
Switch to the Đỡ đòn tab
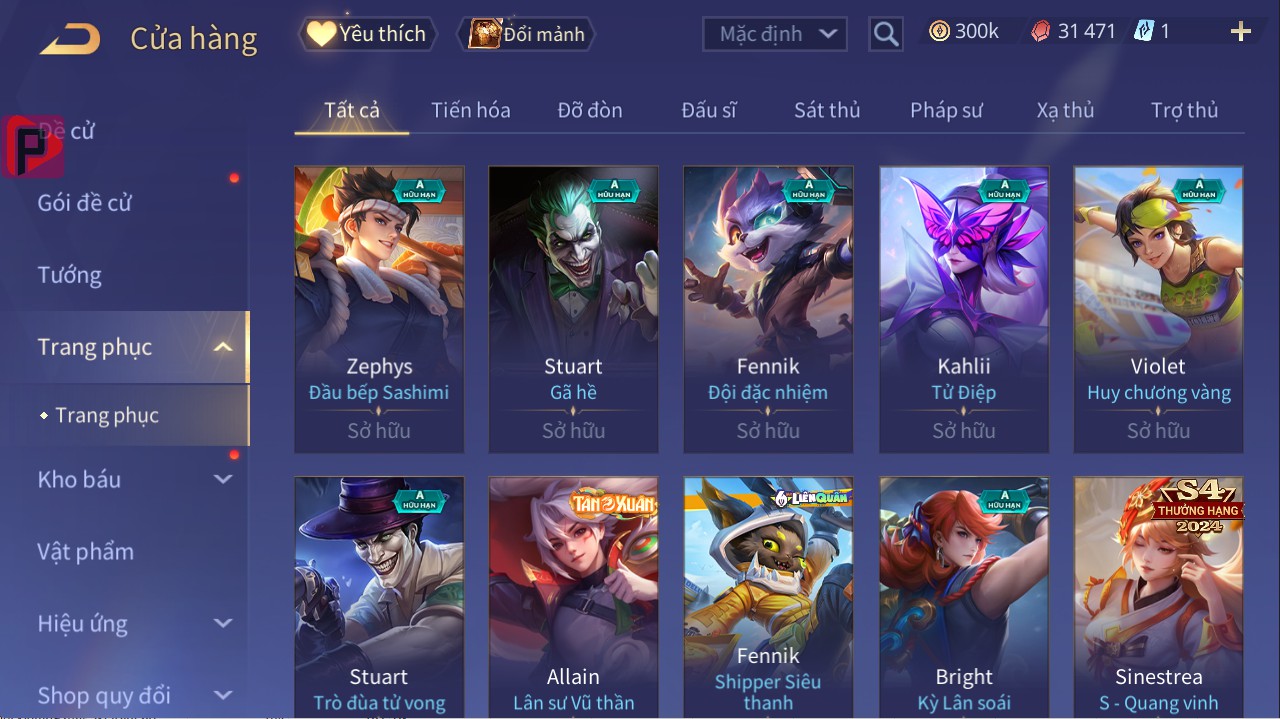[590, 110]
